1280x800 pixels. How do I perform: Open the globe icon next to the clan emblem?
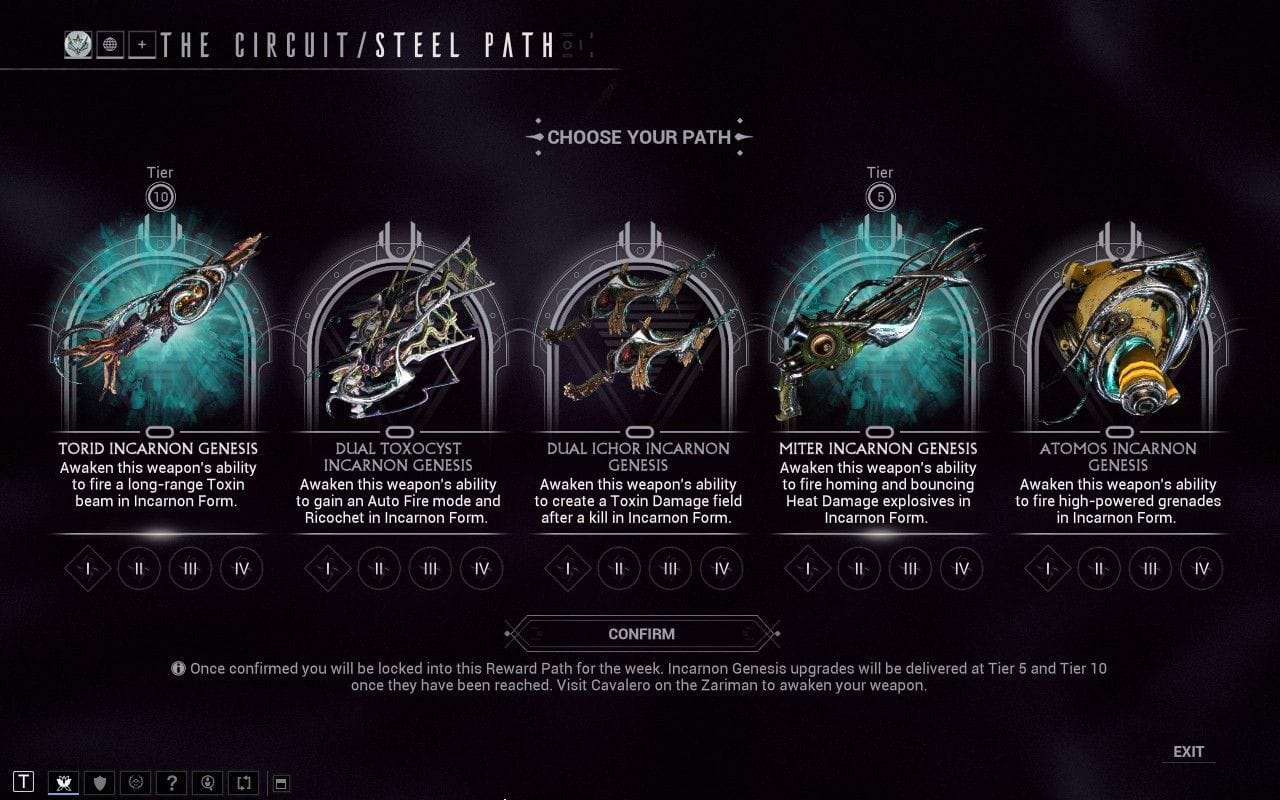[109, 45]
